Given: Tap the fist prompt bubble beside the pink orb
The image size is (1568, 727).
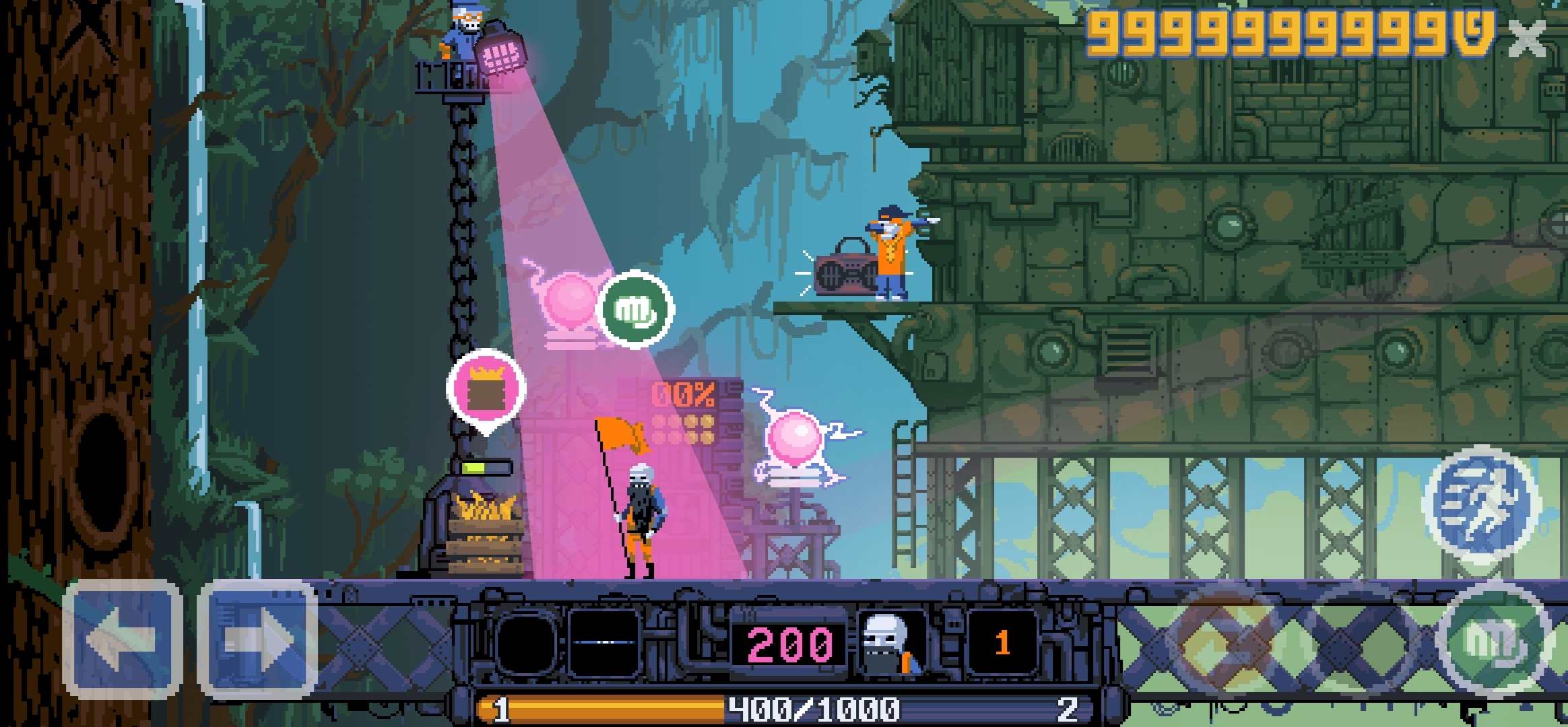Looking at the screenshot, I should click(x=635, y=309).
